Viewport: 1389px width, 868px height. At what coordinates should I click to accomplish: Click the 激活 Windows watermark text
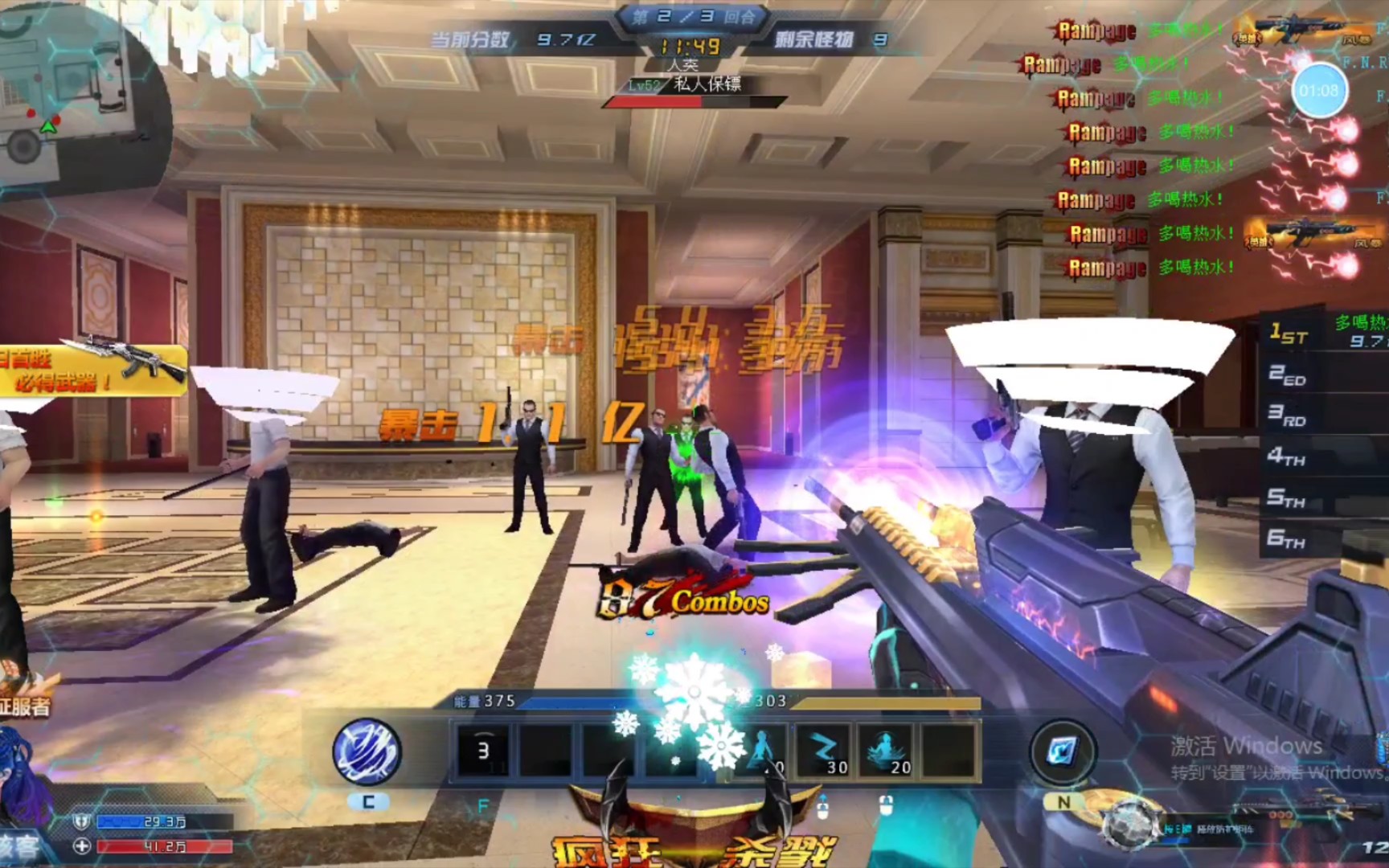point(1246,746)
